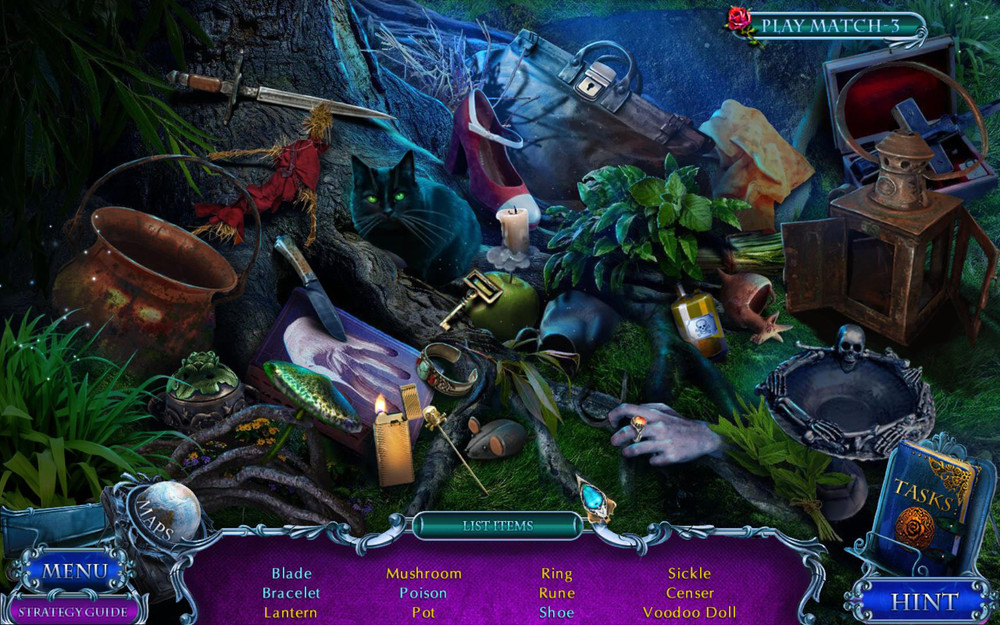Select the Lantern list entry

(x=291, y=612)
